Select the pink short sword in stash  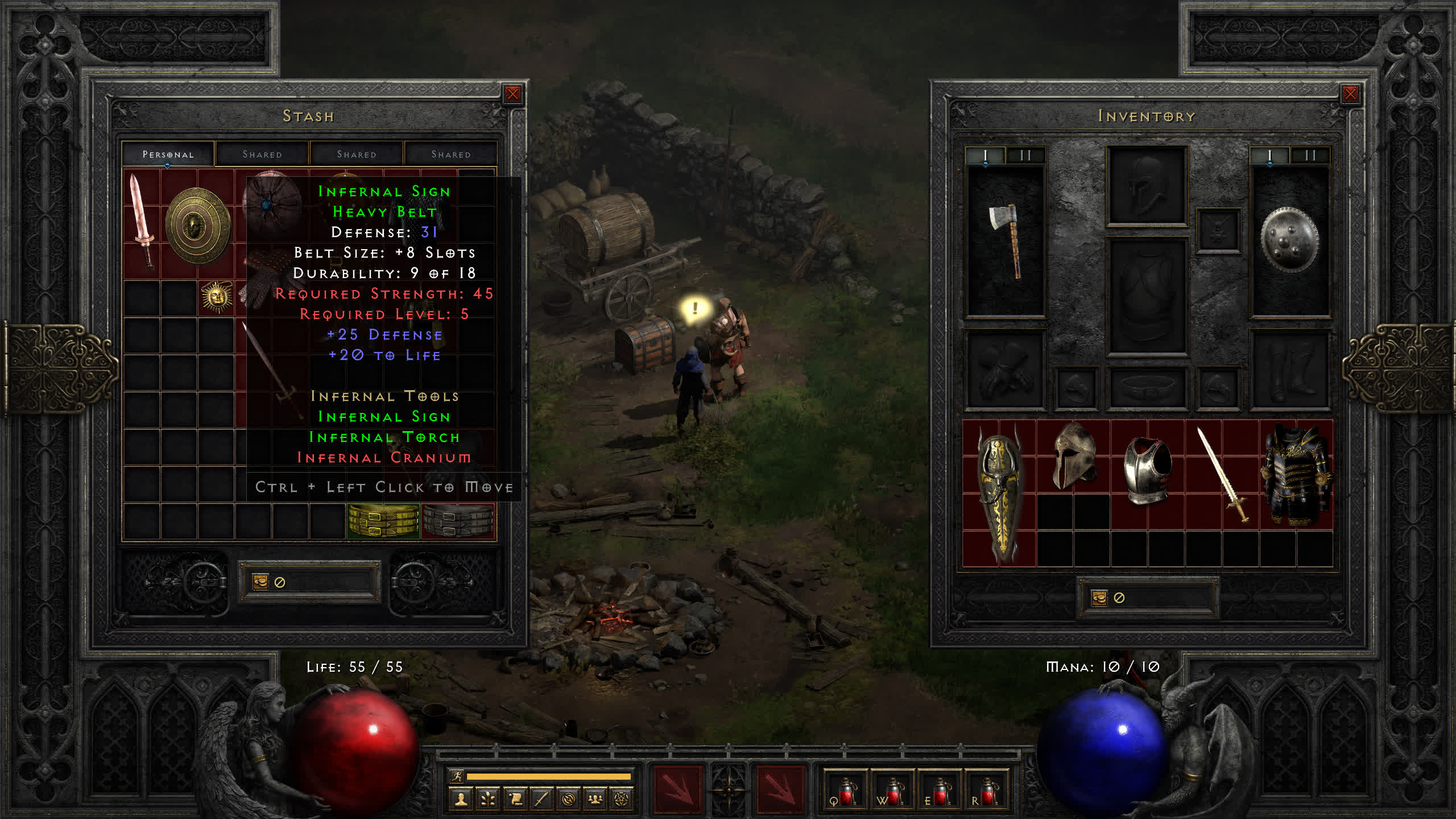(x=141, y=221)
